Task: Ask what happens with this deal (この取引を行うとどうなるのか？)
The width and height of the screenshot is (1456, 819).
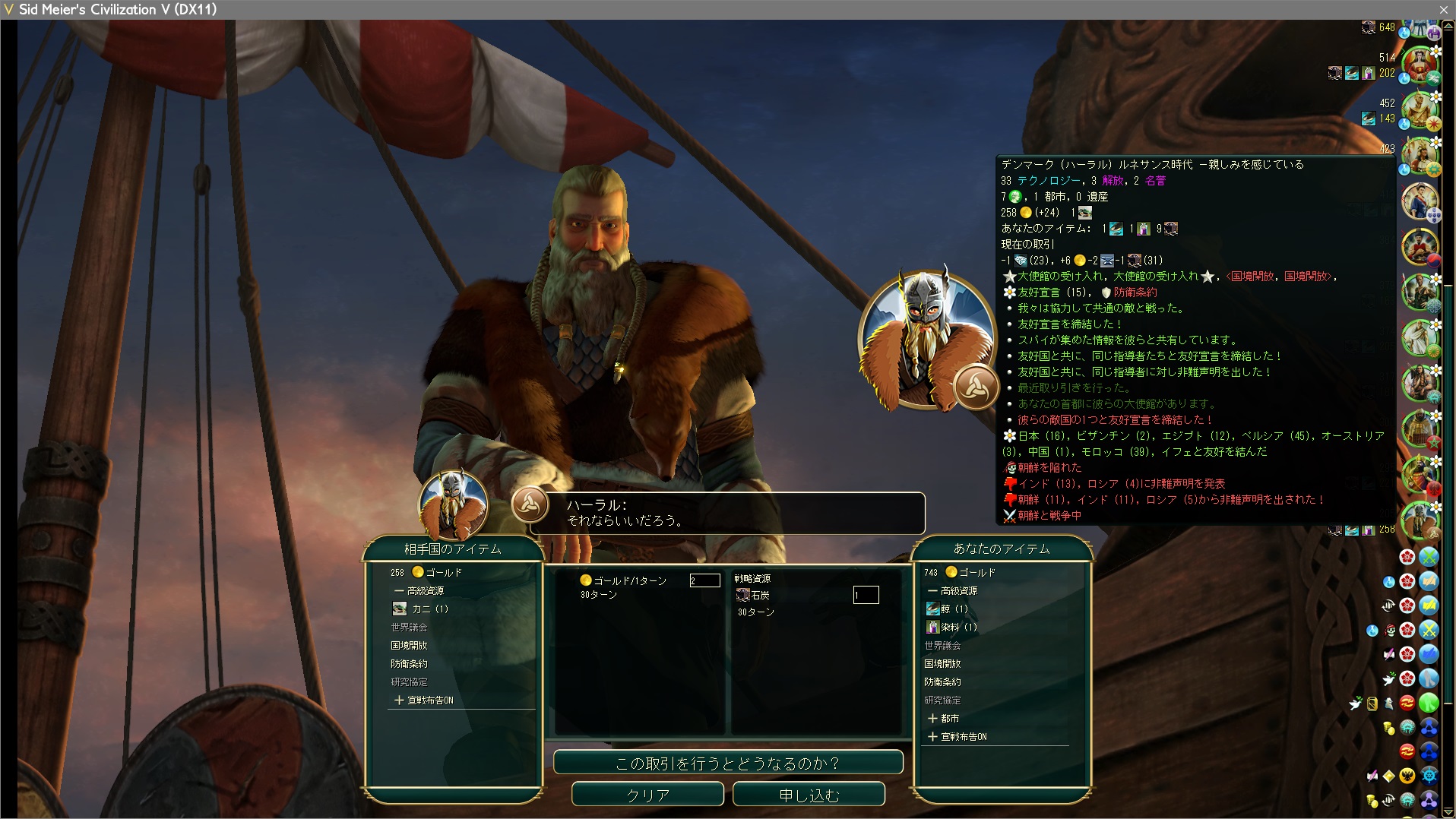Action: [x=727, y=763]
